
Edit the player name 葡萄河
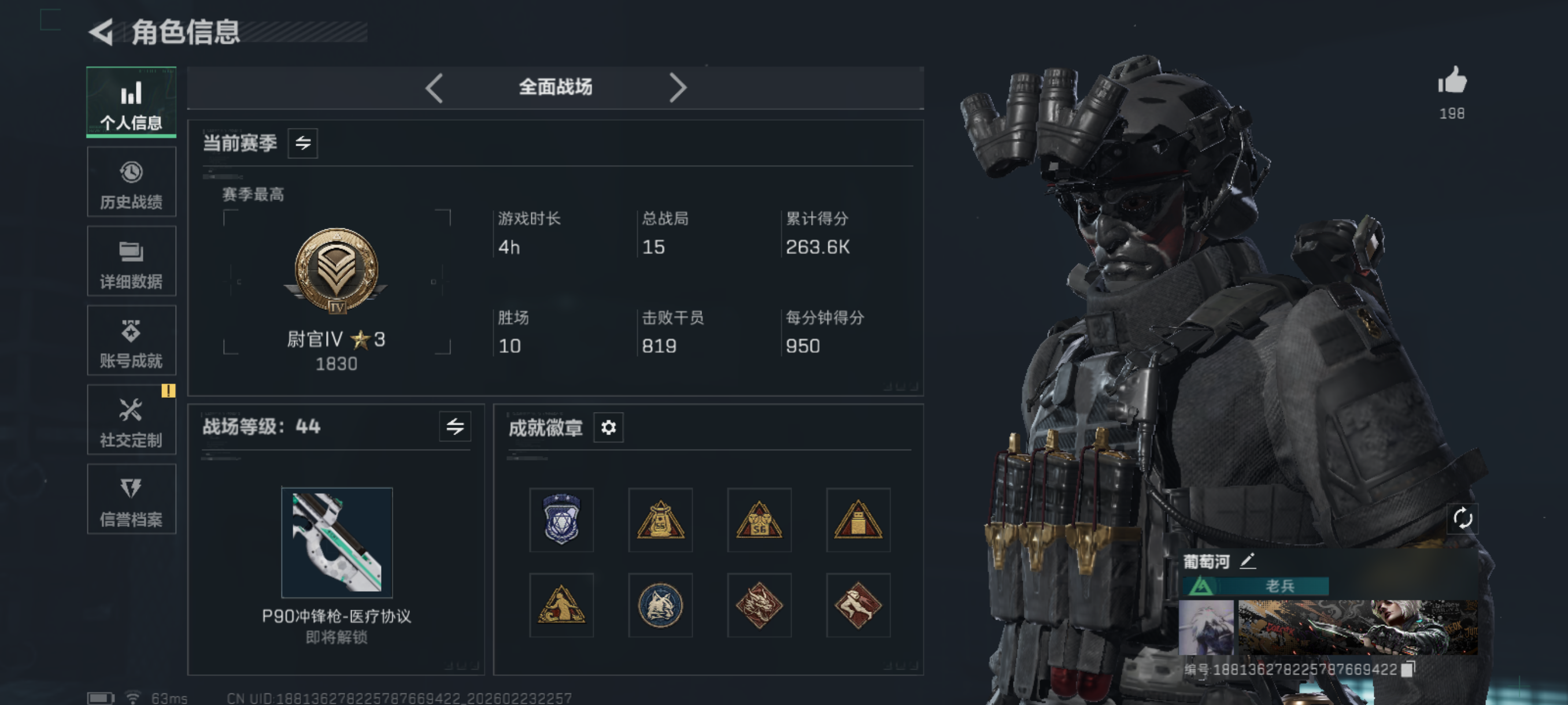(1247, 561)
